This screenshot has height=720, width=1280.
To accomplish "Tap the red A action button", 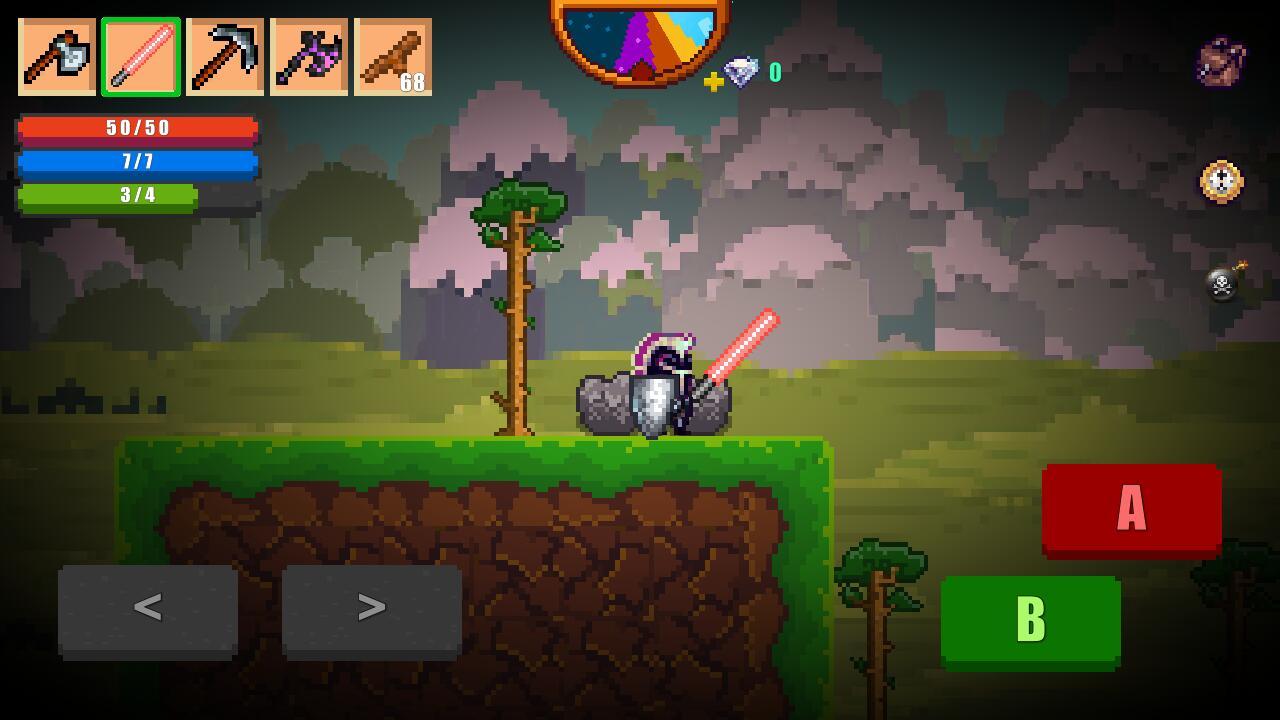I will pos(1131,509).
